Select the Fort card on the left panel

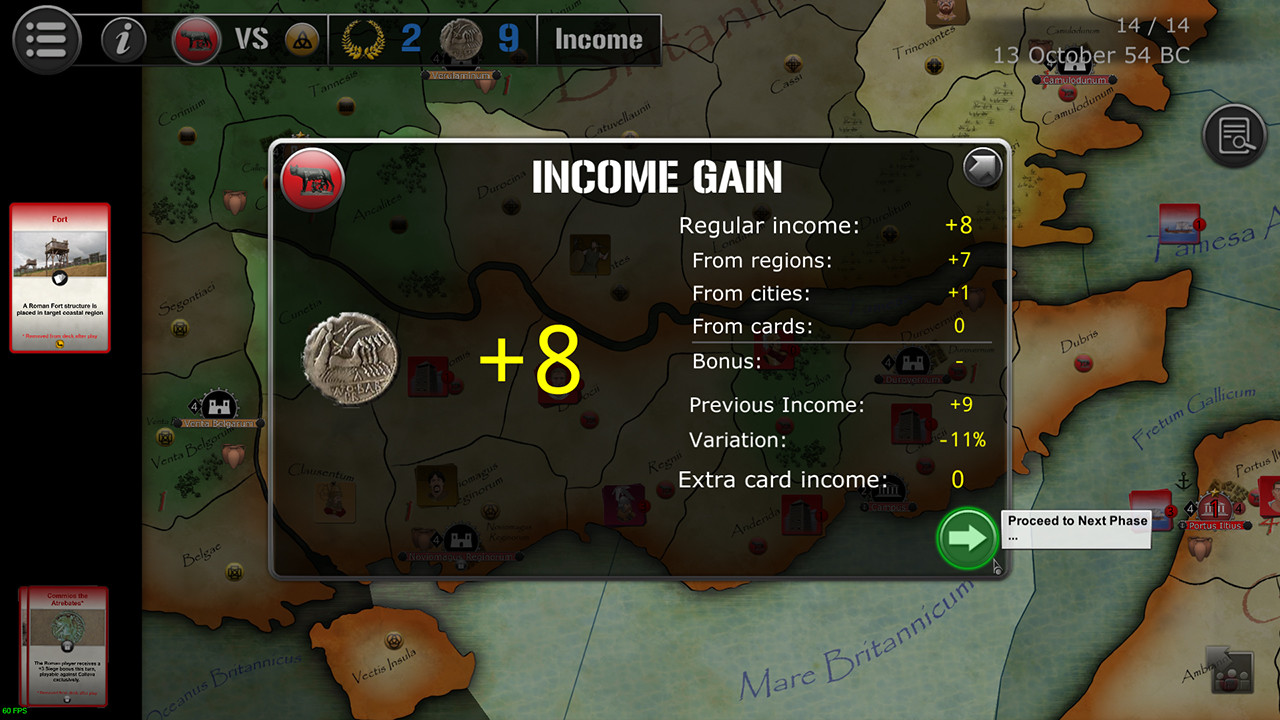click(60, 278)
